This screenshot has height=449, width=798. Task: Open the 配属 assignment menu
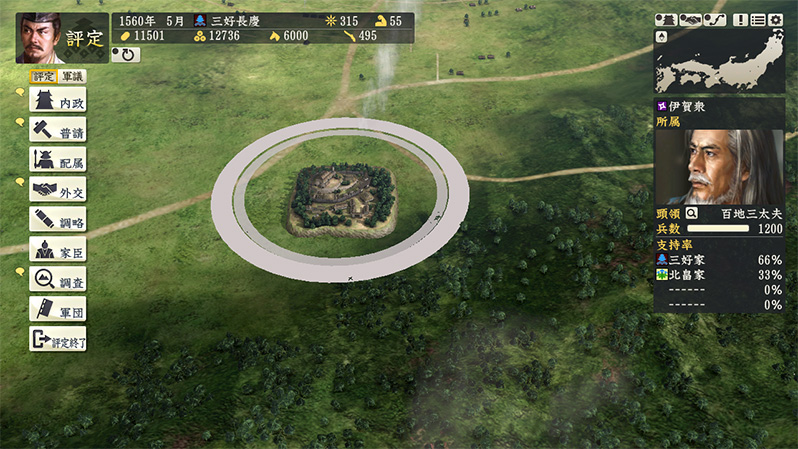58,160
